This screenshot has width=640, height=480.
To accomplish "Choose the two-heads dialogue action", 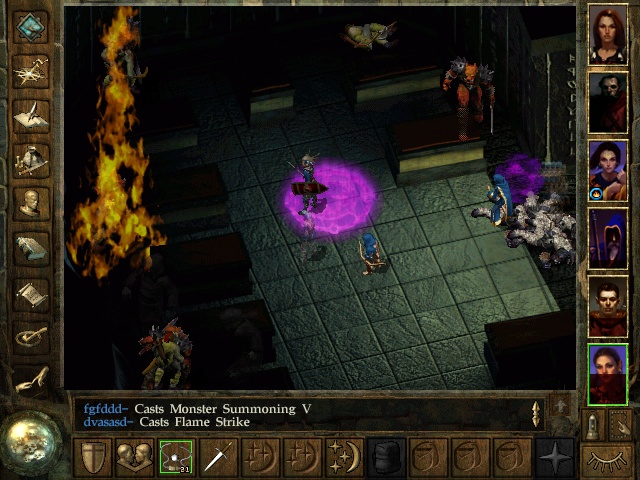I will click(134, 457).
